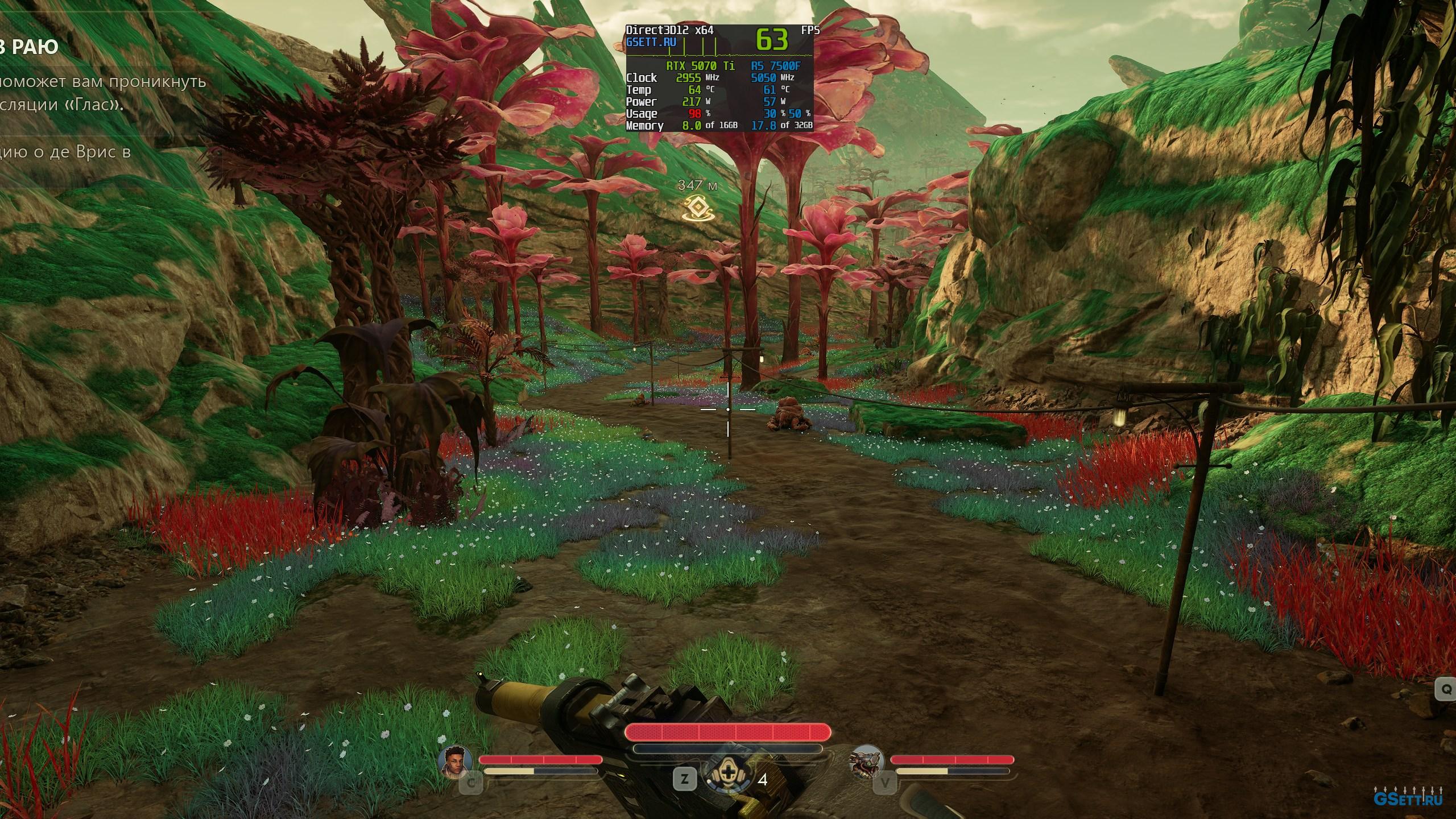Select the left companion portrait with dark hair
The height and width of the screenshot is (819, 1456).
pos(458,761)
